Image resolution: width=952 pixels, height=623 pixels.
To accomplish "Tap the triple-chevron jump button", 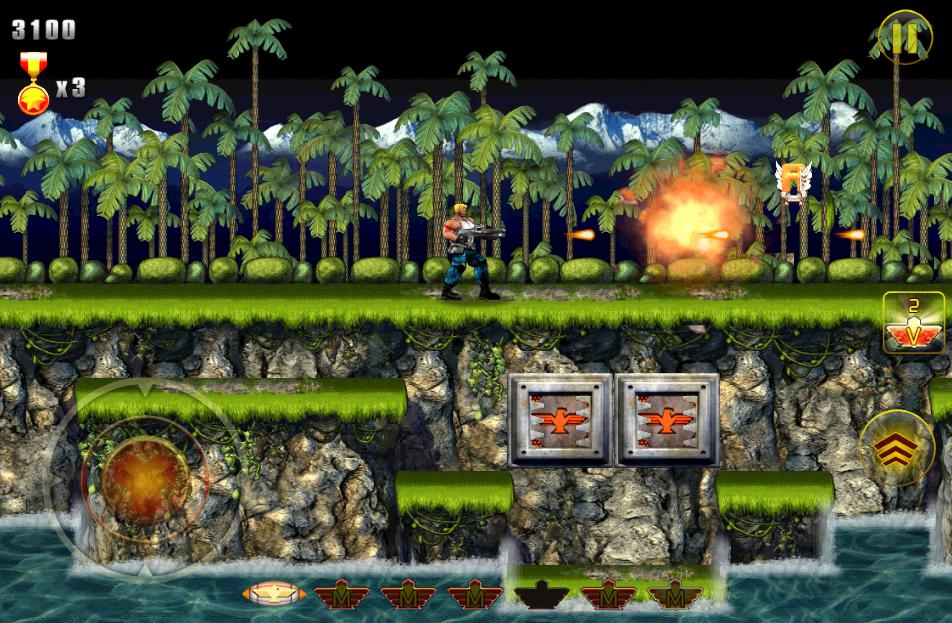I will pos(896,448).
